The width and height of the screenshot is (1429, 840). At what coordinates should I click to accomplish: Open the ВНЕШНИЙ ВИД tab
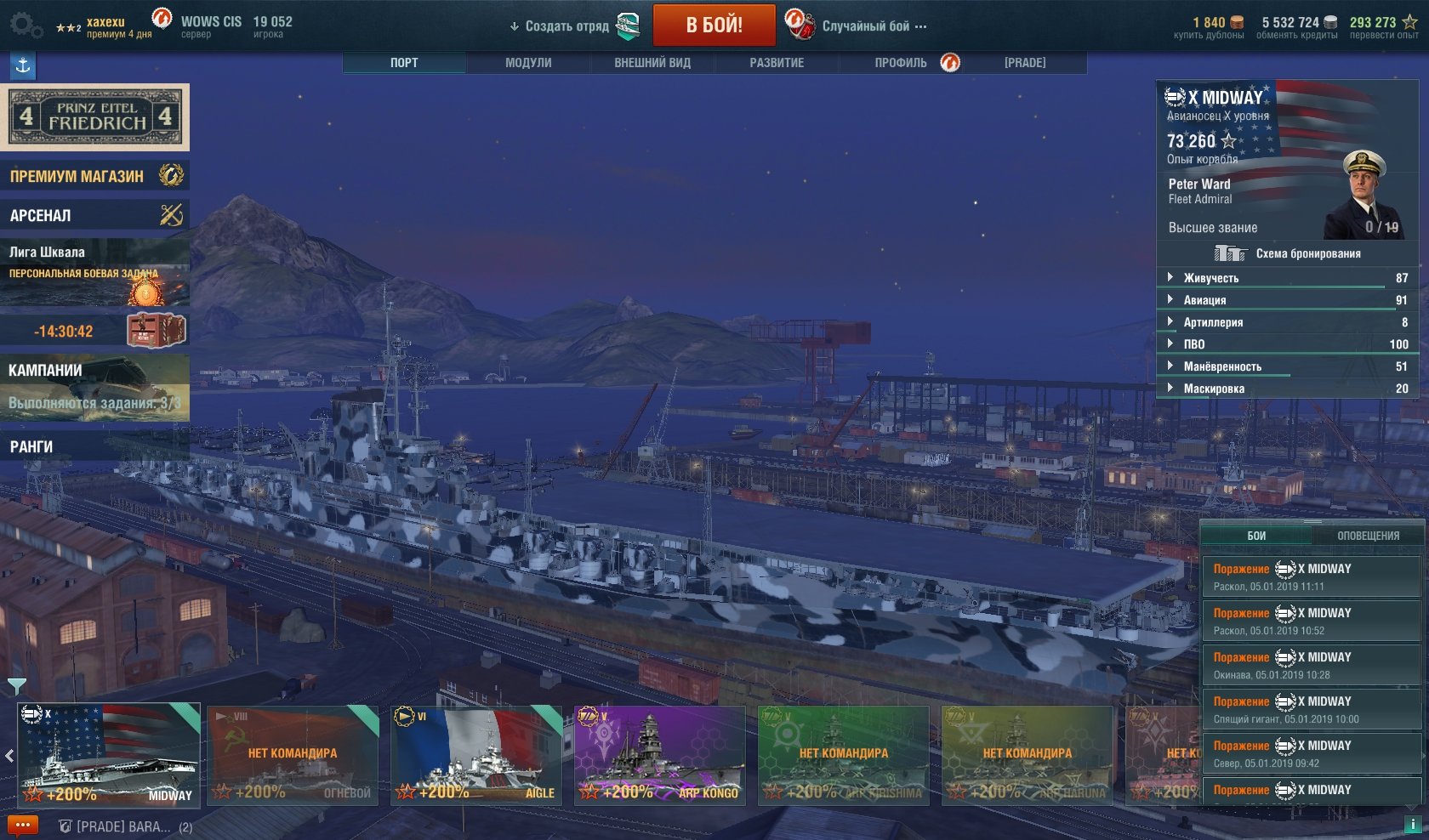click(x=652, y=63)
